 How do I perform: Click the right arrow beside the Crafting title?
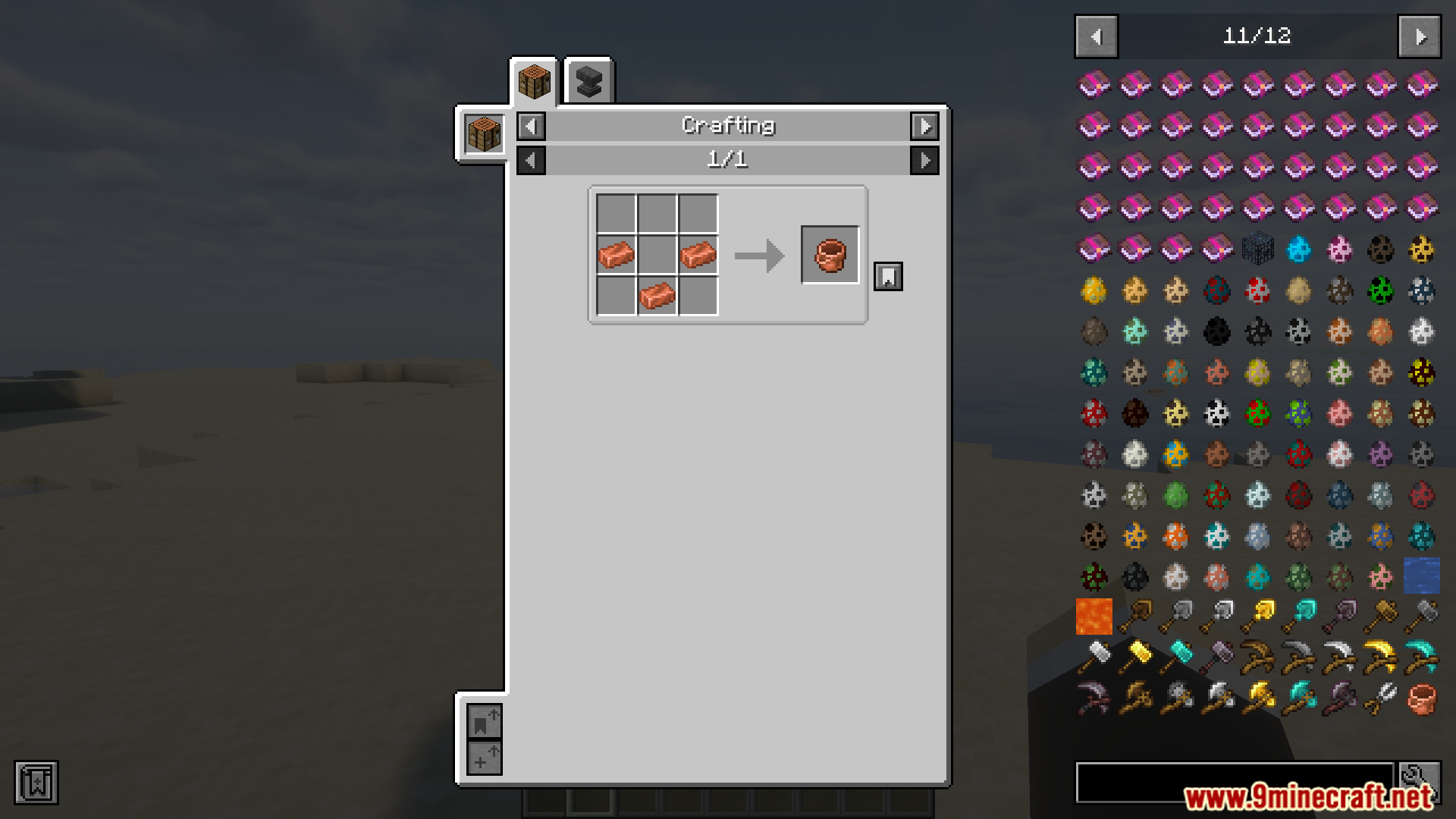(924, 126)
